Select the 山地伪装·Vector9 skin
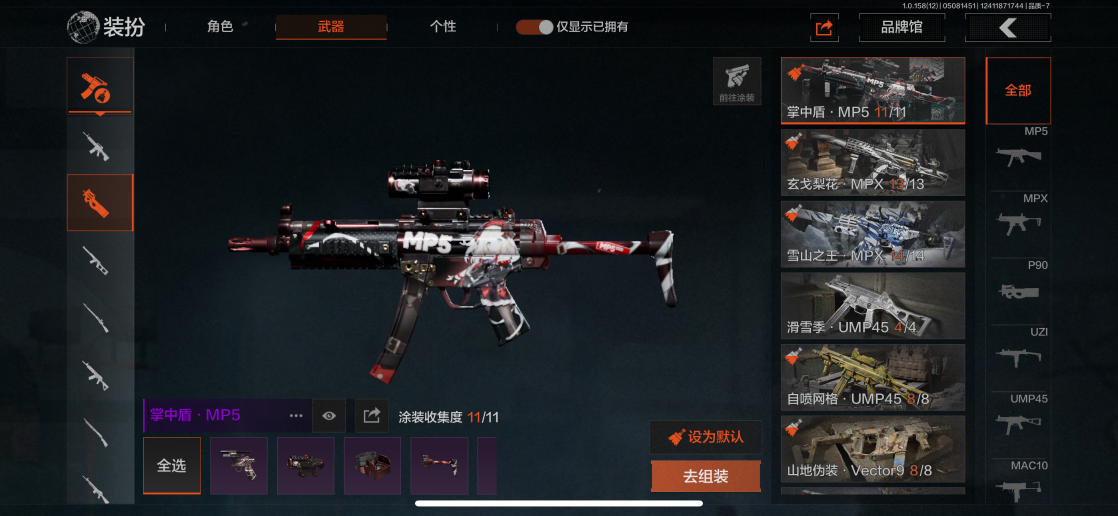1118x516 pixels. point(872,450)
